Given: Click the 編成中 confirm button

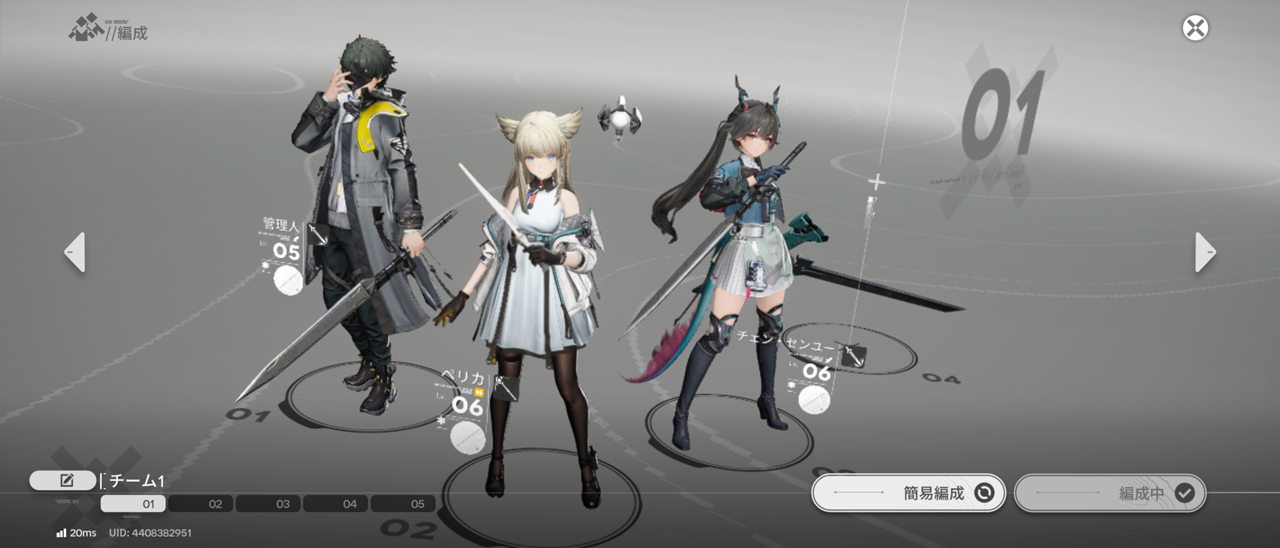Looking at the screenshot, I should pos(1110,493).
